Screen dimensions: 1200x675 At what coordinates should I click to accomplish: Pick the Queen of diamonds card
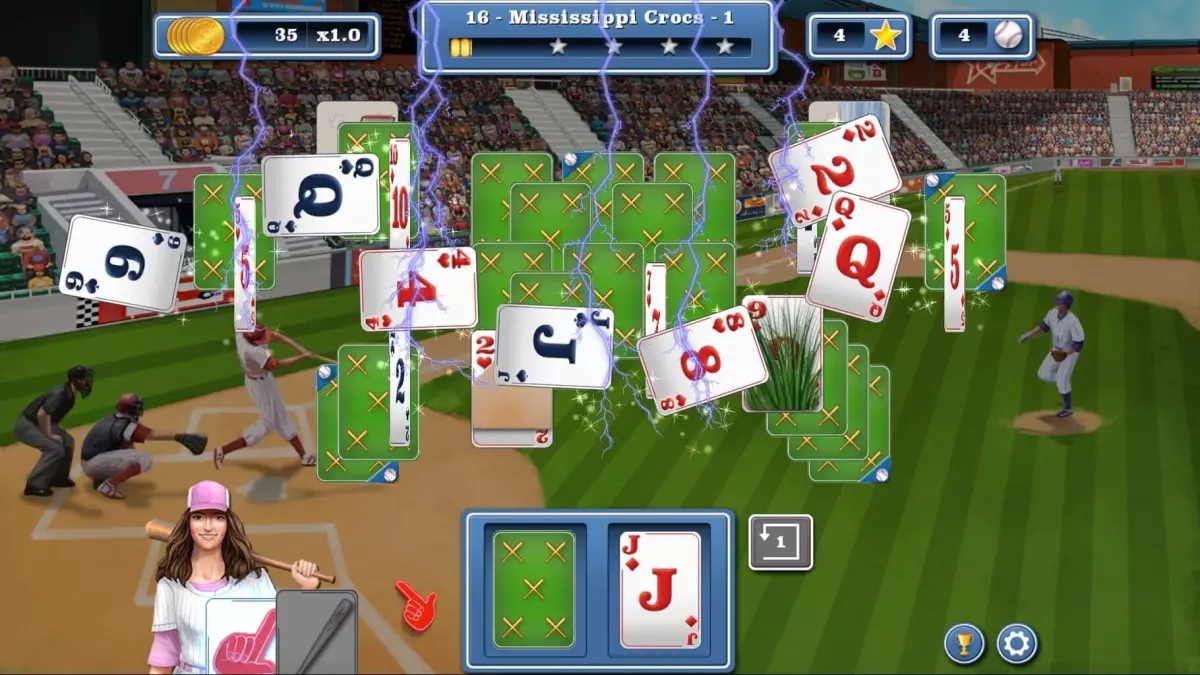coord(858,257)
